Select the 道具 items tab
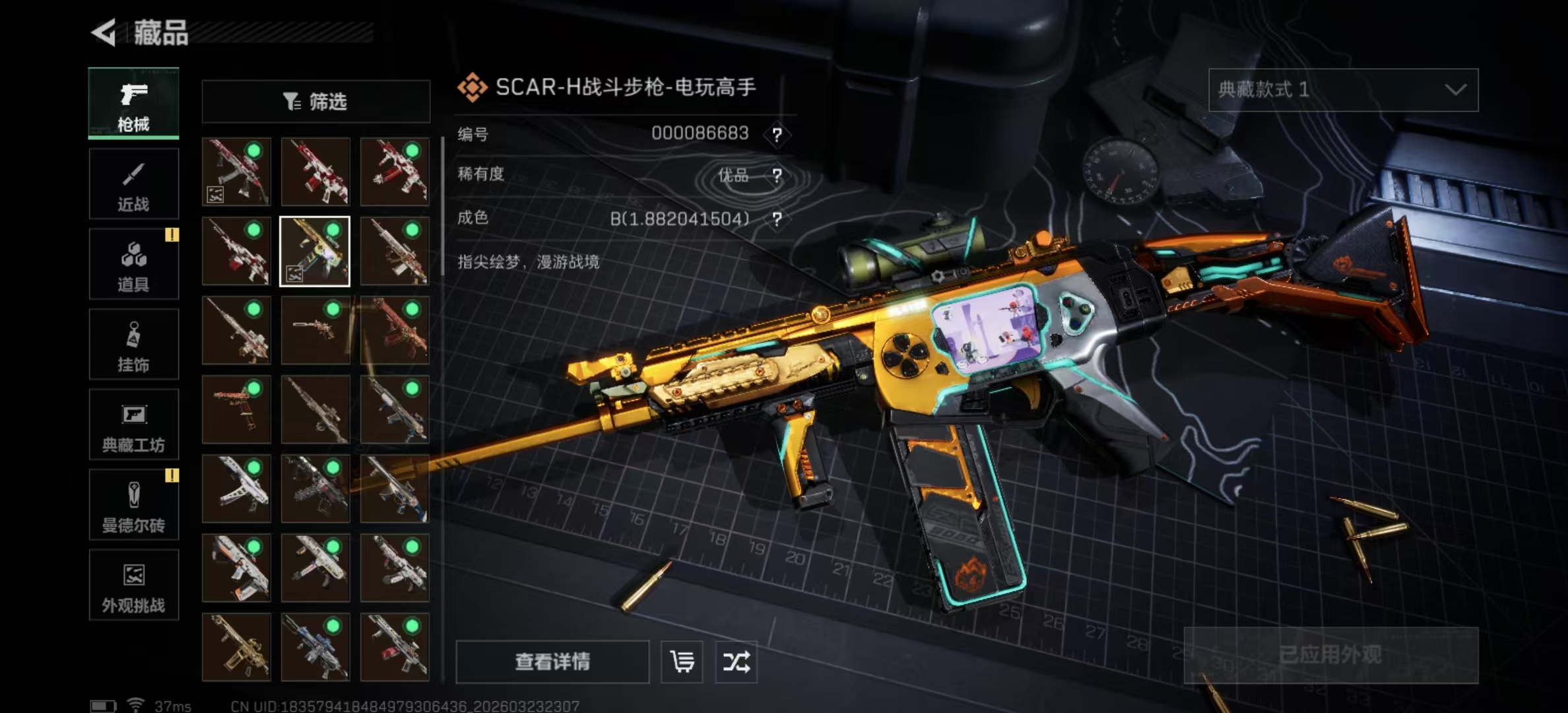The image size is (1568, 713). click(133, 264)
